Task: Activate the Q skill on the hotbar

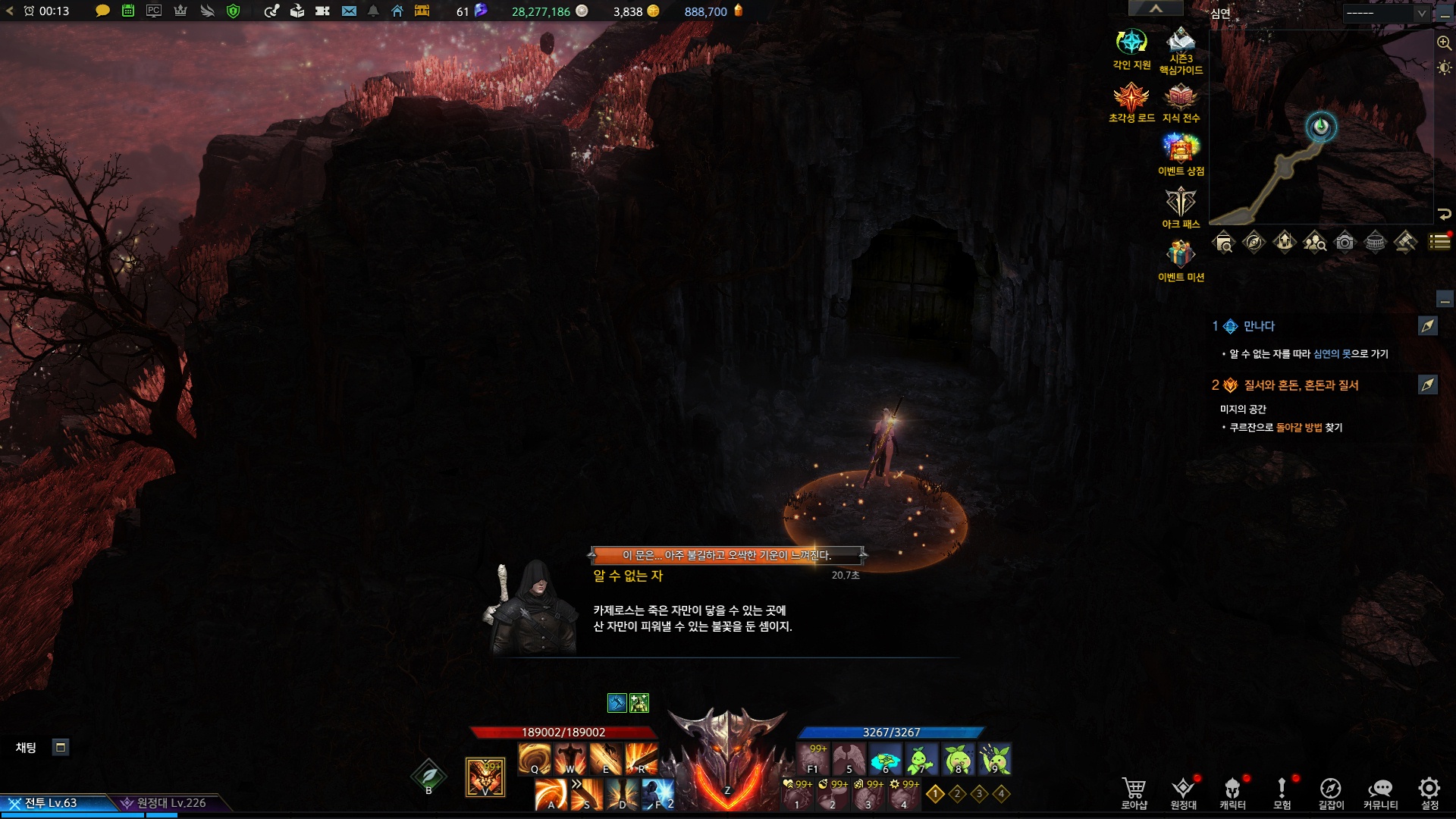Action: [x=535, y=758]
